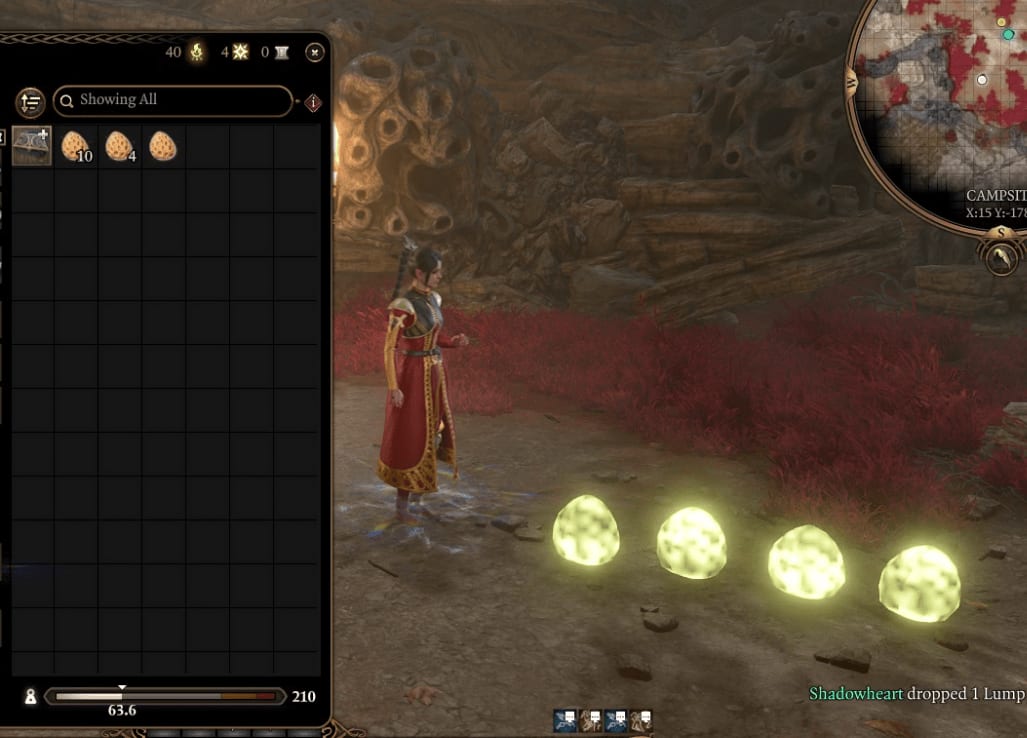Click the scroll counter icon

[x=281, y=52]
